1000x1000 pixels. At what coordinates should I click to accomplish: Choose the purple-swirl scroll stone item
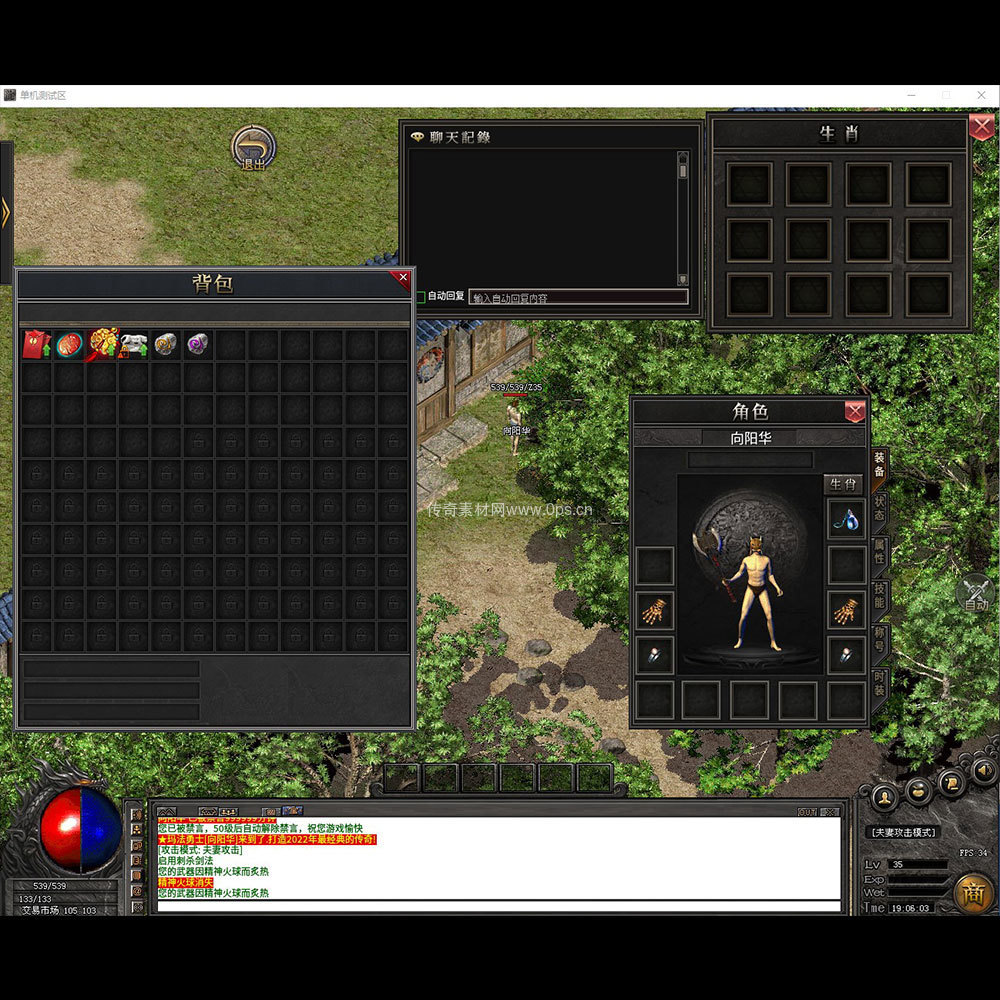198,345
